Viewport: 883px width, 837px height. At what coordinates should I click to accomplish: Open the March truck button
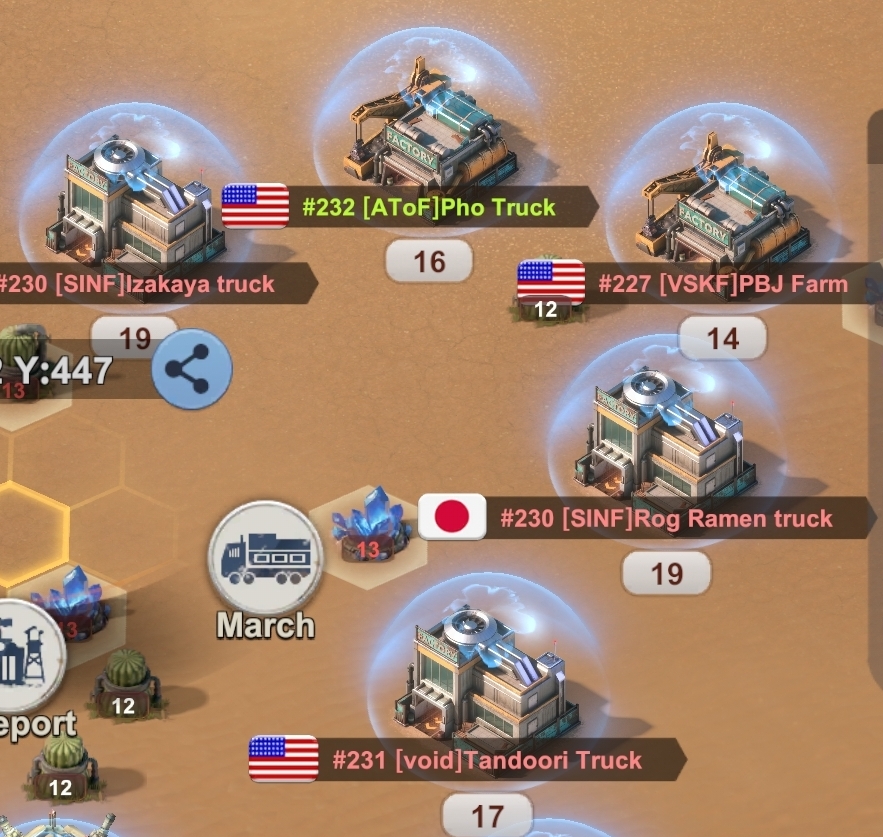point(265,558)
